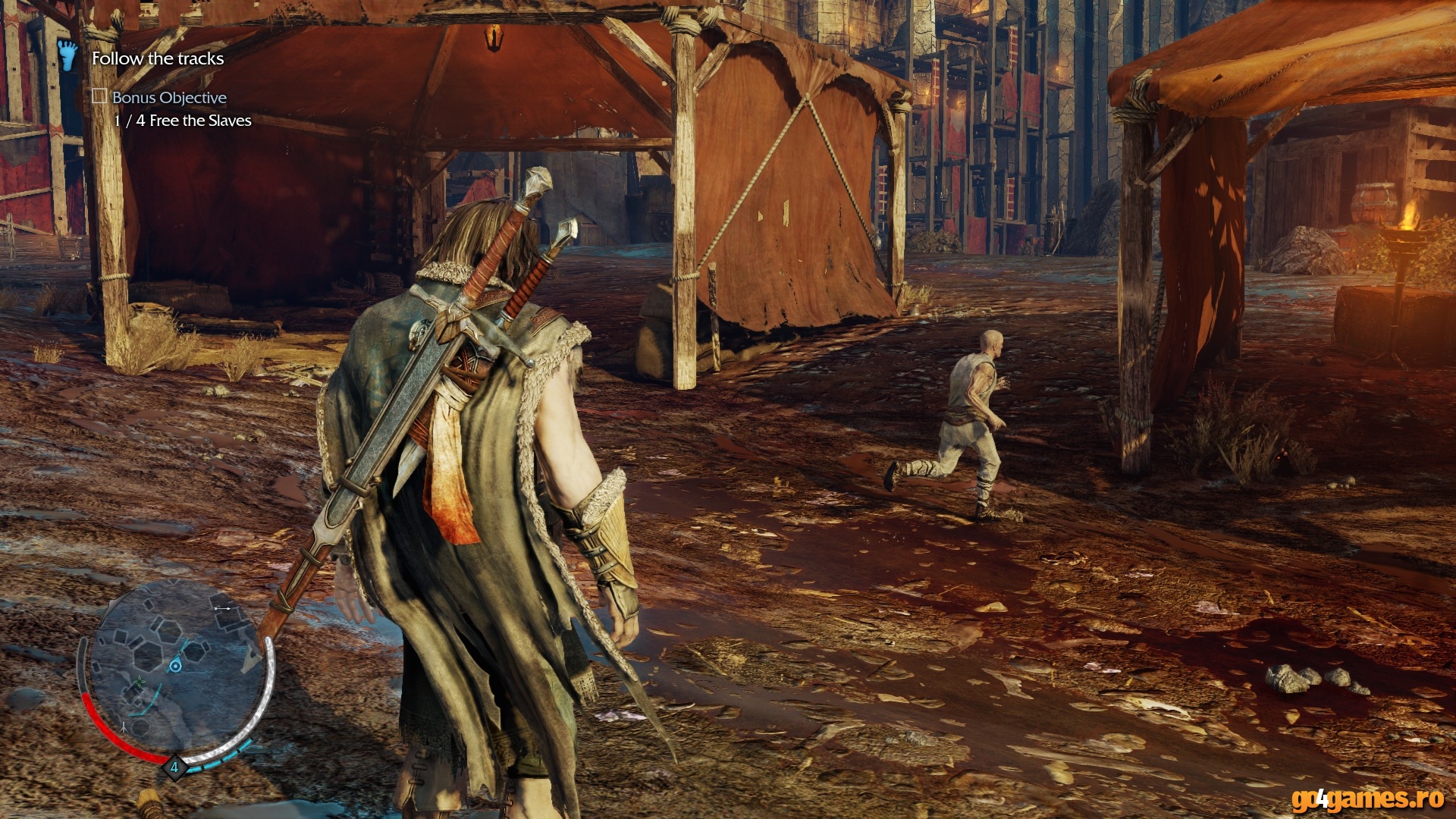Tick the Bonus Objective checkbox
1456x819 pixels.
(x=99, y=96)
